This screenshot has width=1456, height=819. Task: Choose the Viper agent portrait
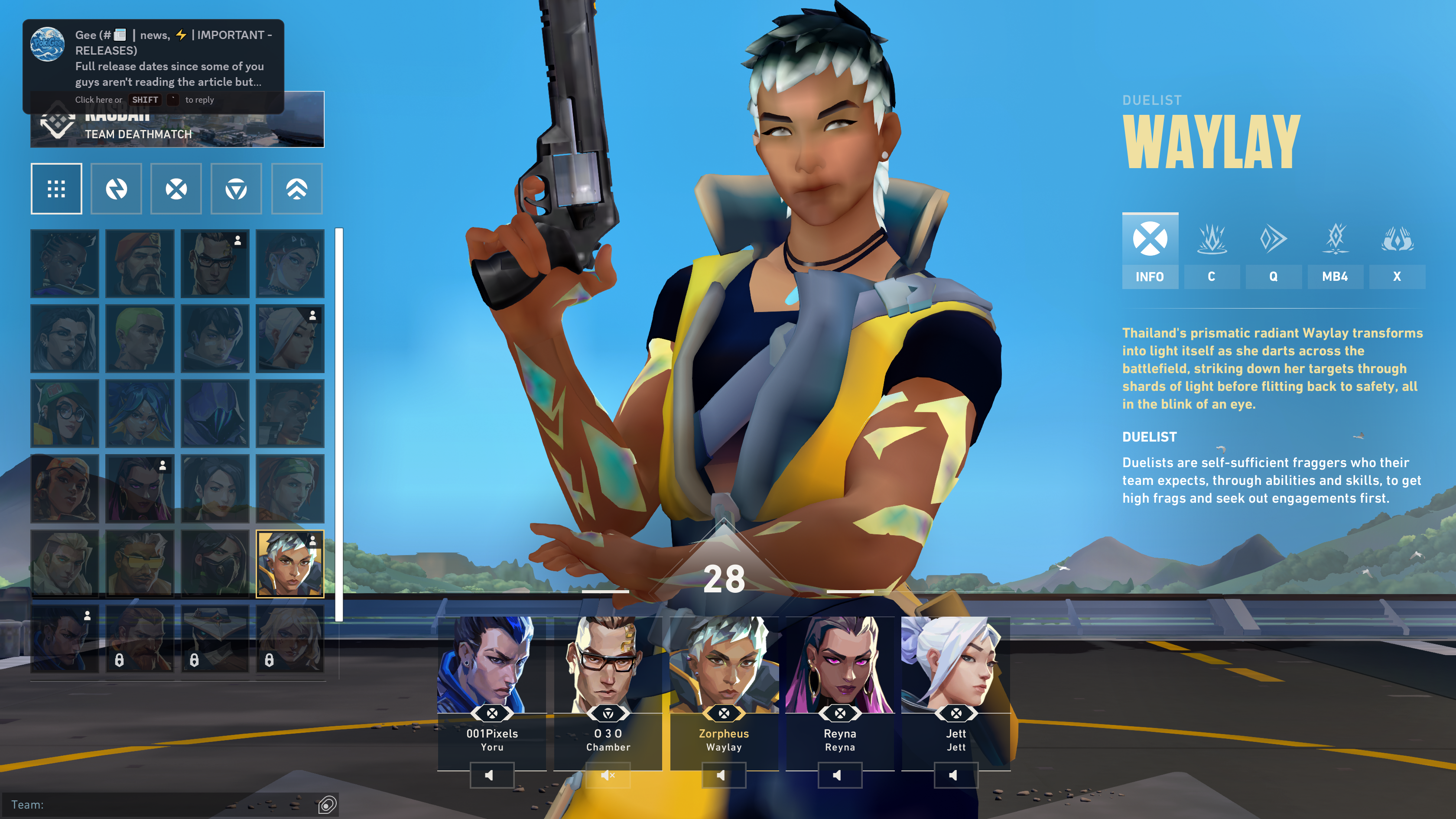tap(215, 563)
